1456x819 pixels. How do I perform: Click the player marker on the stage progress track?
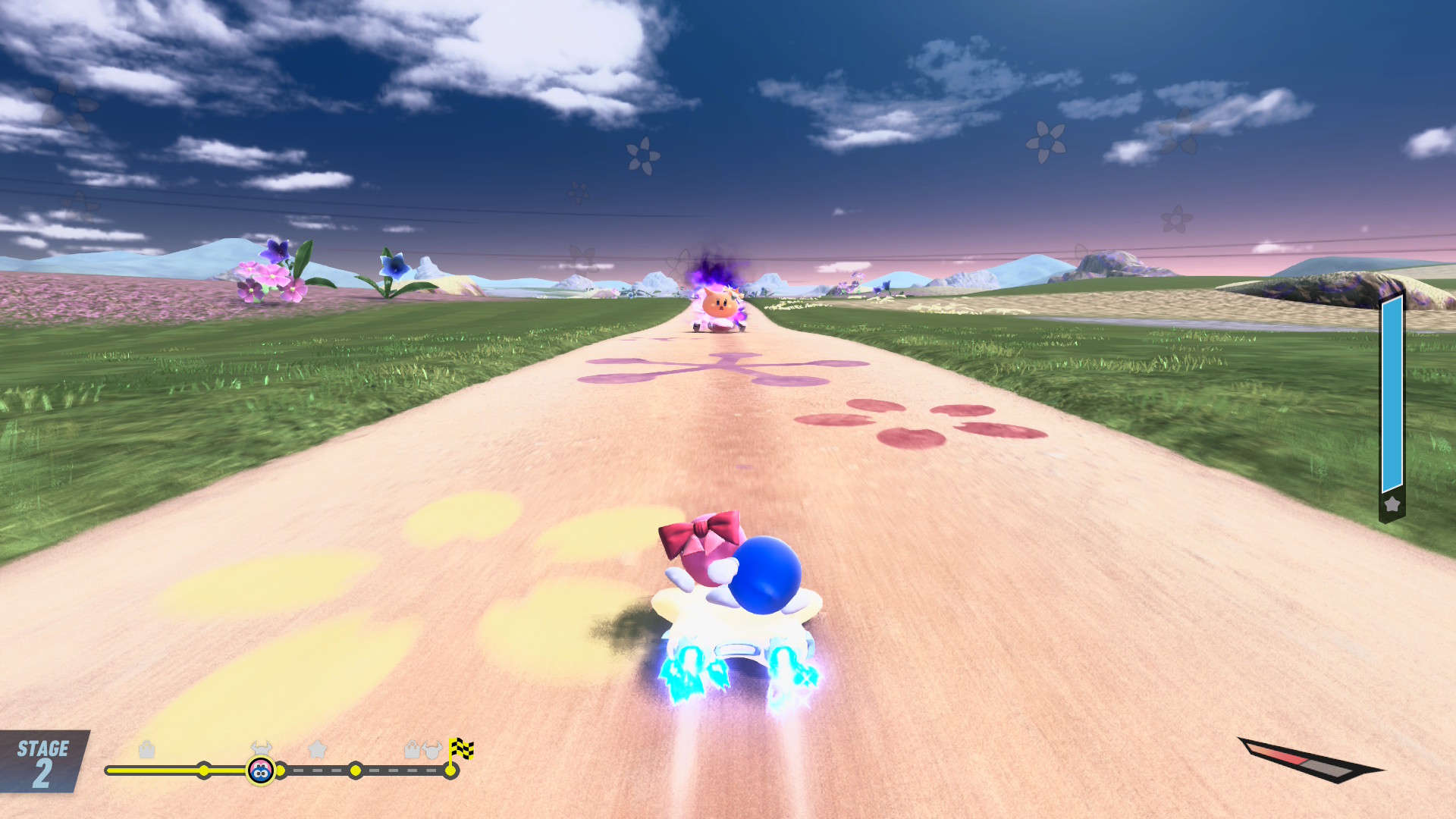(x=261, y=770)
